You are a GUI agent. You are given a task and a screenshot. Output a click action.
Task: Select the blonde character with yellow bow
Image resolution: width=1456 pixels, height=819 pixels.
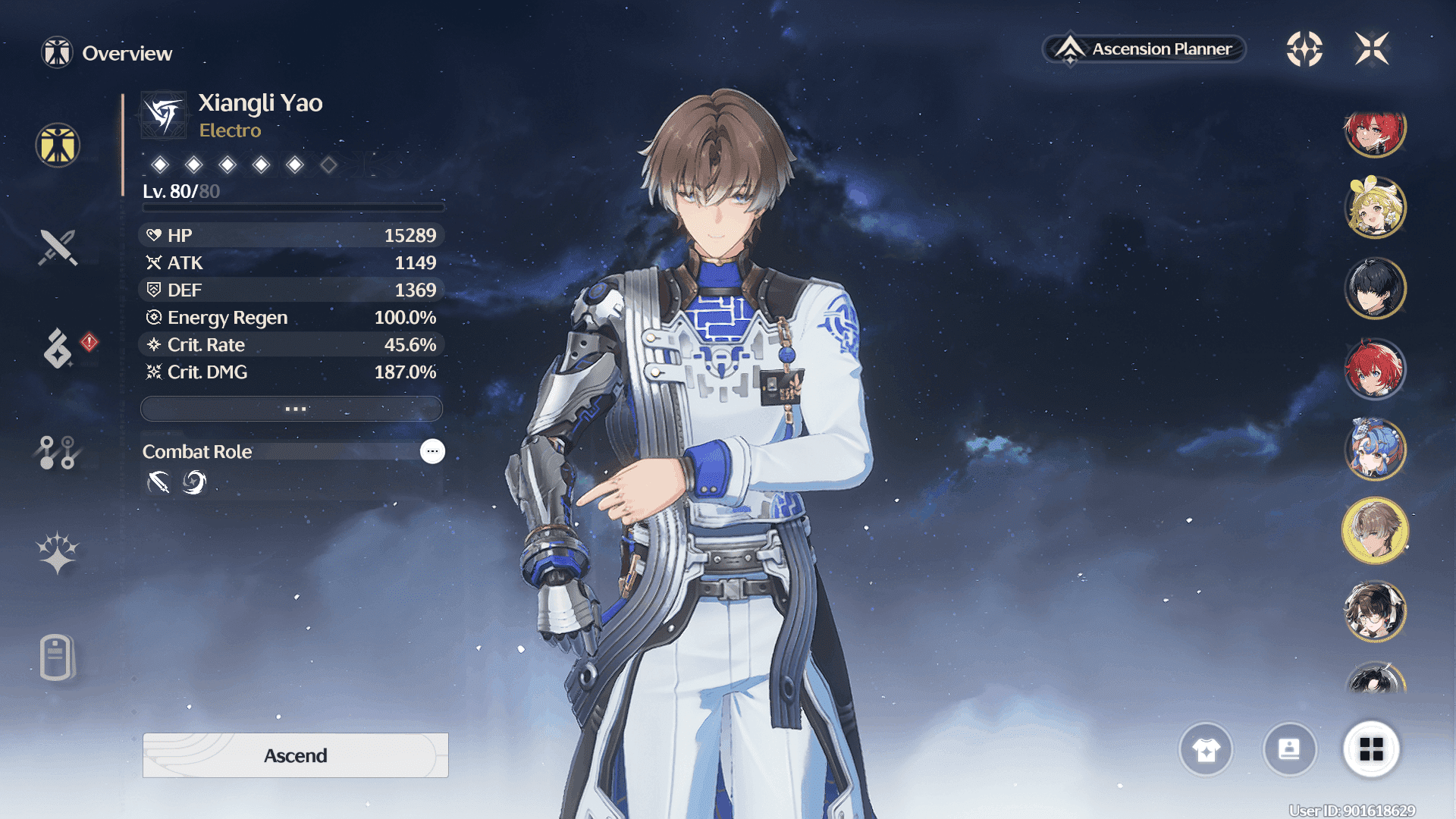click(1374, 207)
